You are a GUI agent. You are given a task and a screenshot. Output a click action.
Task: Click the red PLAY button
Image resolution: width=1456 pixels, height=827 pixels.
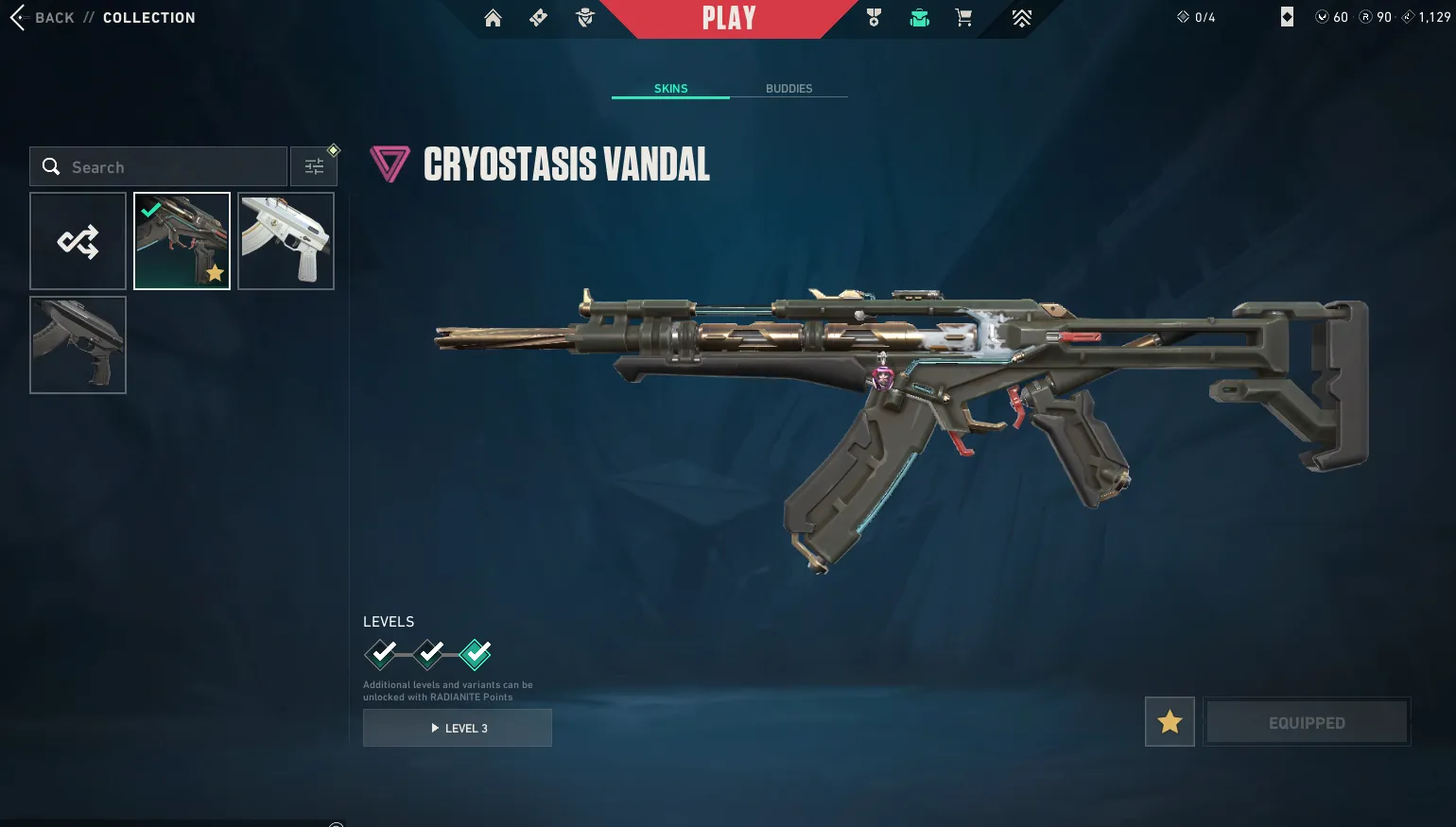click(x=729, y=18)
